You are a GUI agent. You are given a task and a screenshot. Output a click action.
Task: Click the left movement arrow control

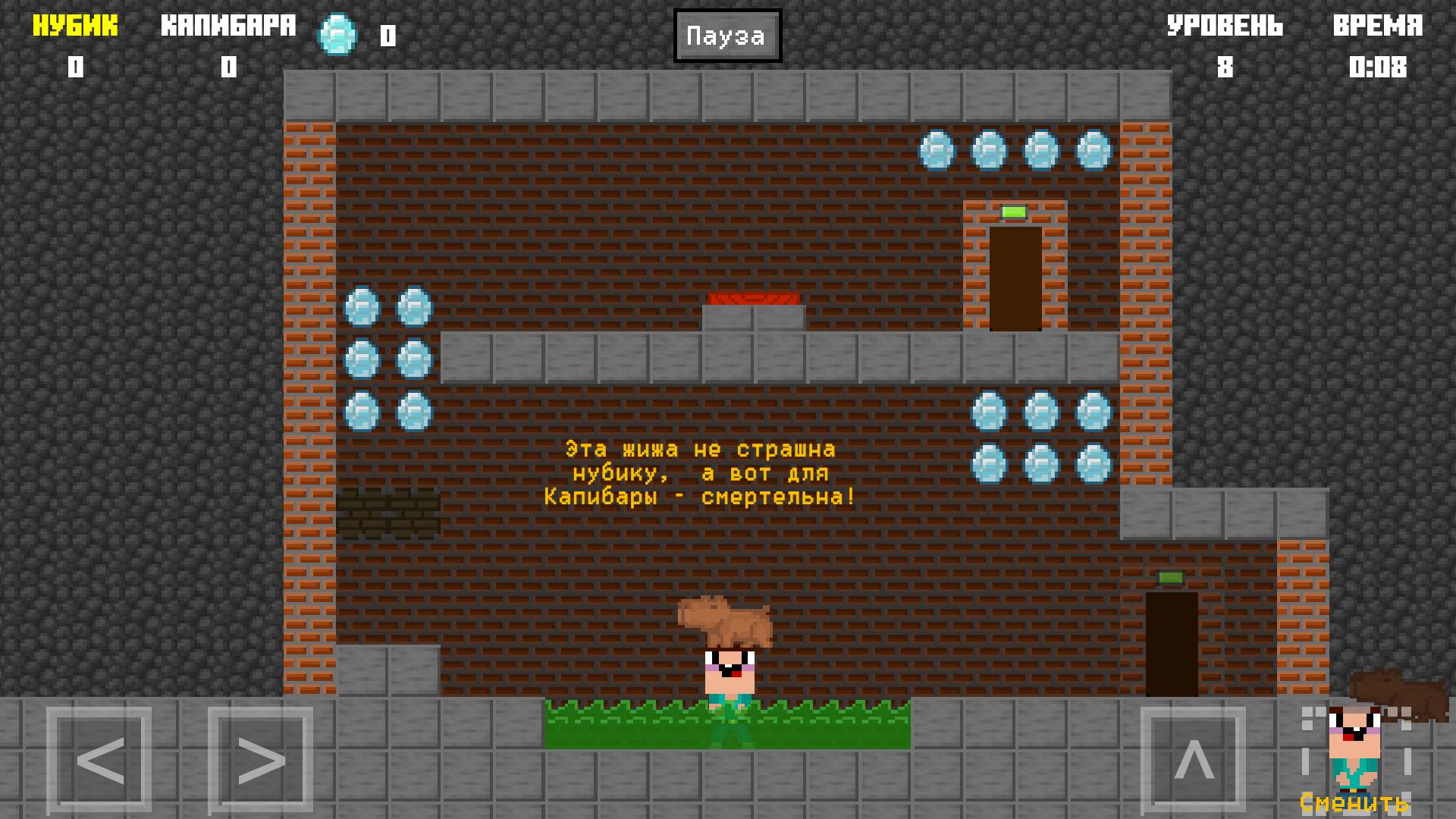coord(99,760)
